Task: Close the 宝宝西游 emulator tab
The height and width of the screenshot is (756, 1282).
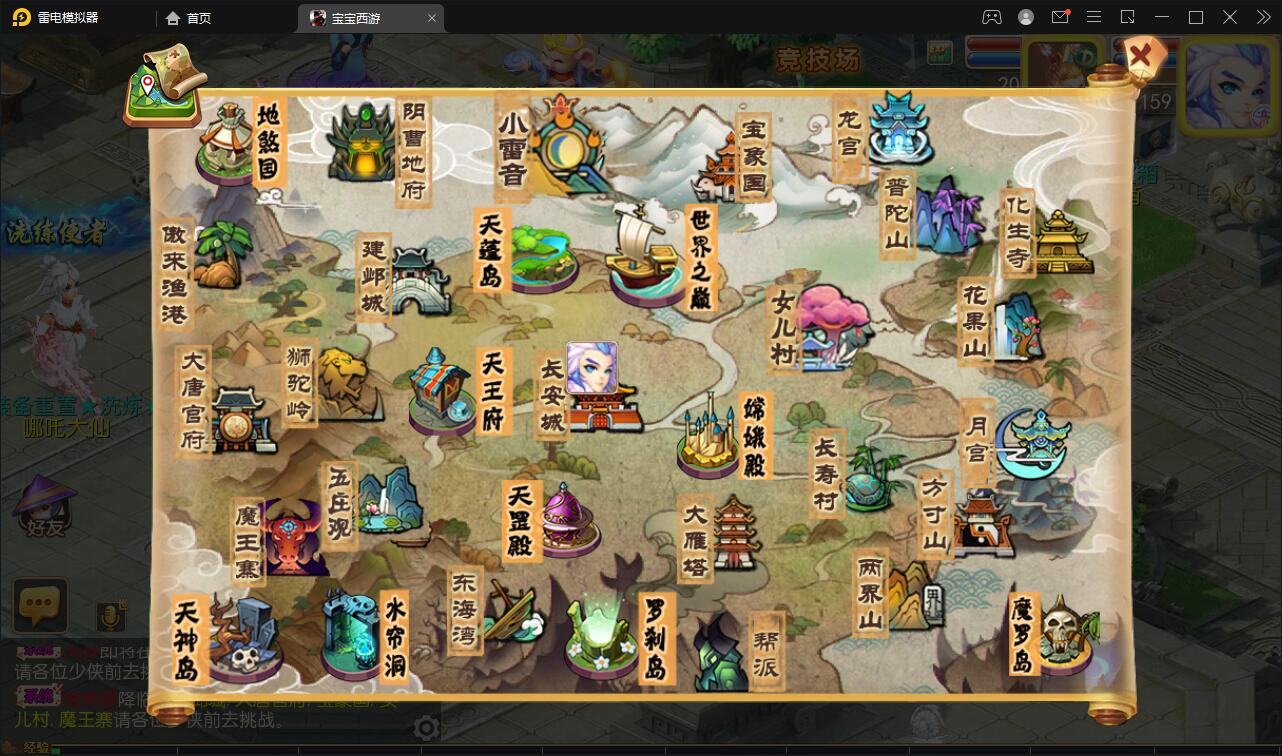Action: pos(432,18)
